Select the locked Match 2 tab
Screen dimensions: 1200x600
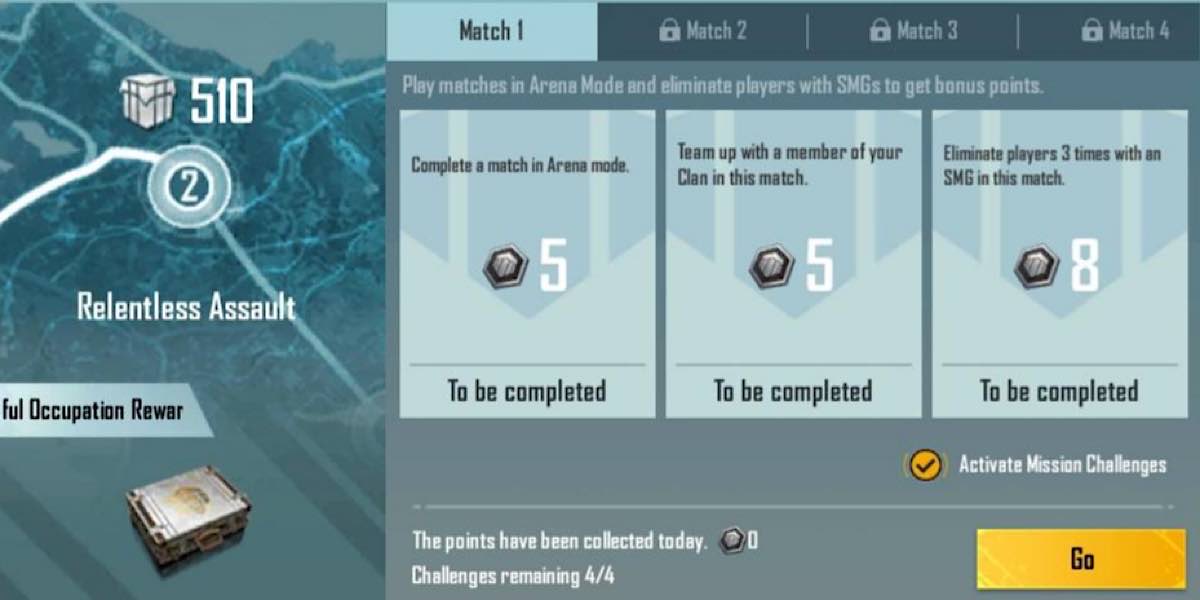click(702, 31)
